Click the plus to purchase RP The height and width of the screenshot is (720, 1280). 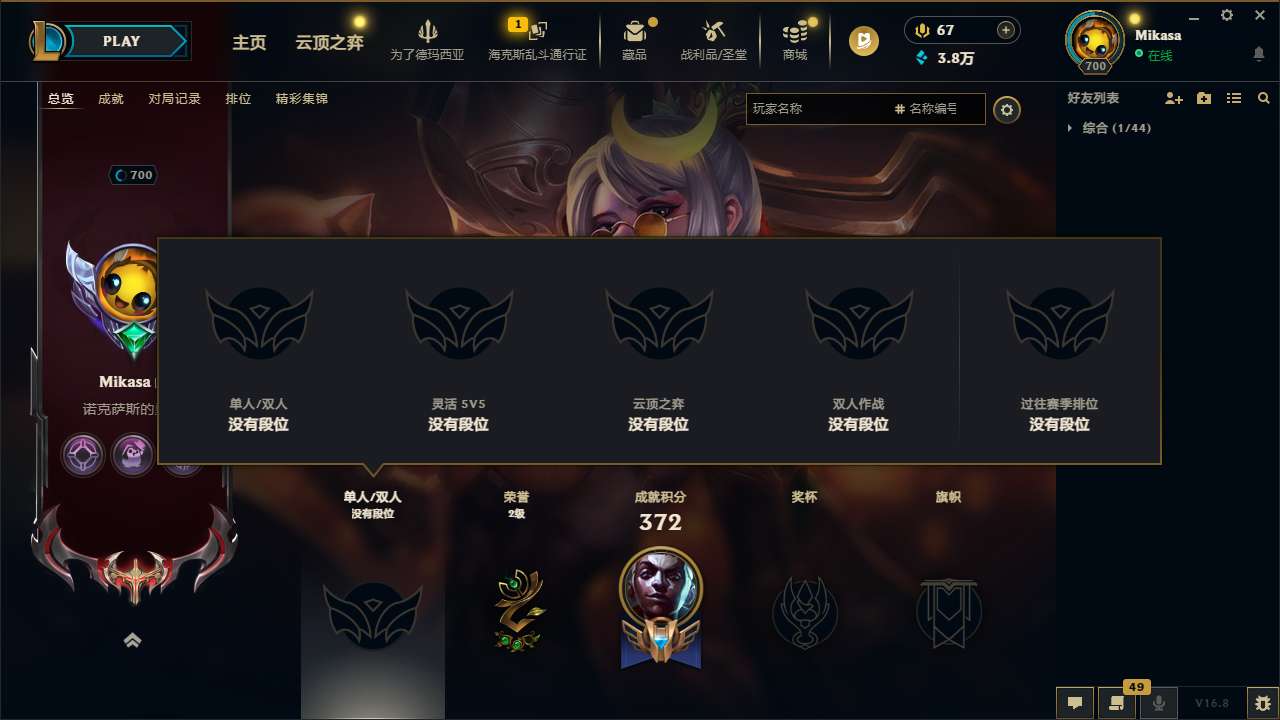pyautogui.click(x=1003, y=30)
